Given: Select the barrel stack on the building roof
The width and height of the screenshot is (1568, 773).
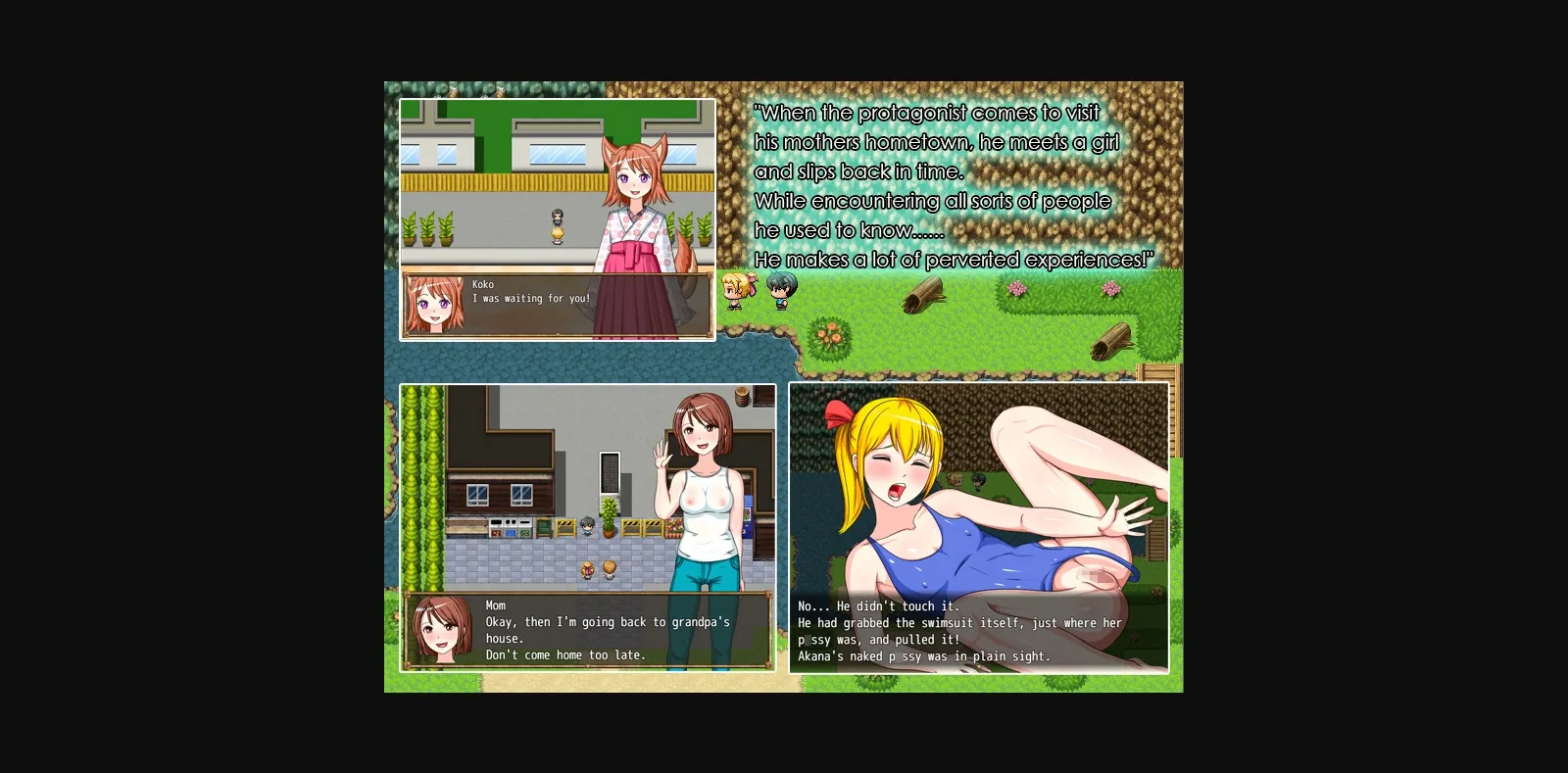Looking at the screenshot, I should point(741,399).
